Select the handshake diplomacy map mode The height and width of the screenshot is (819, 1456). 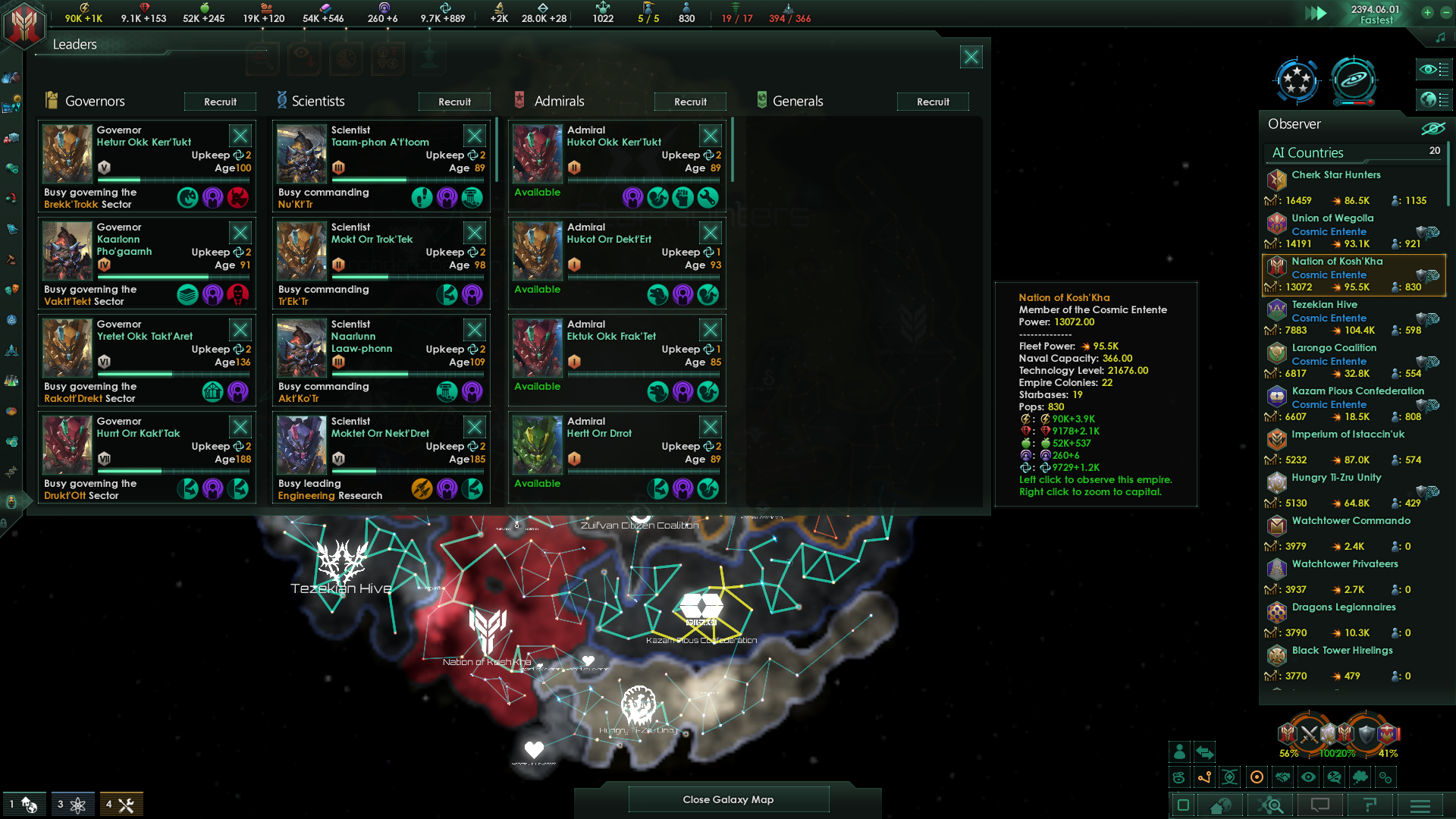coord(1283,777)
